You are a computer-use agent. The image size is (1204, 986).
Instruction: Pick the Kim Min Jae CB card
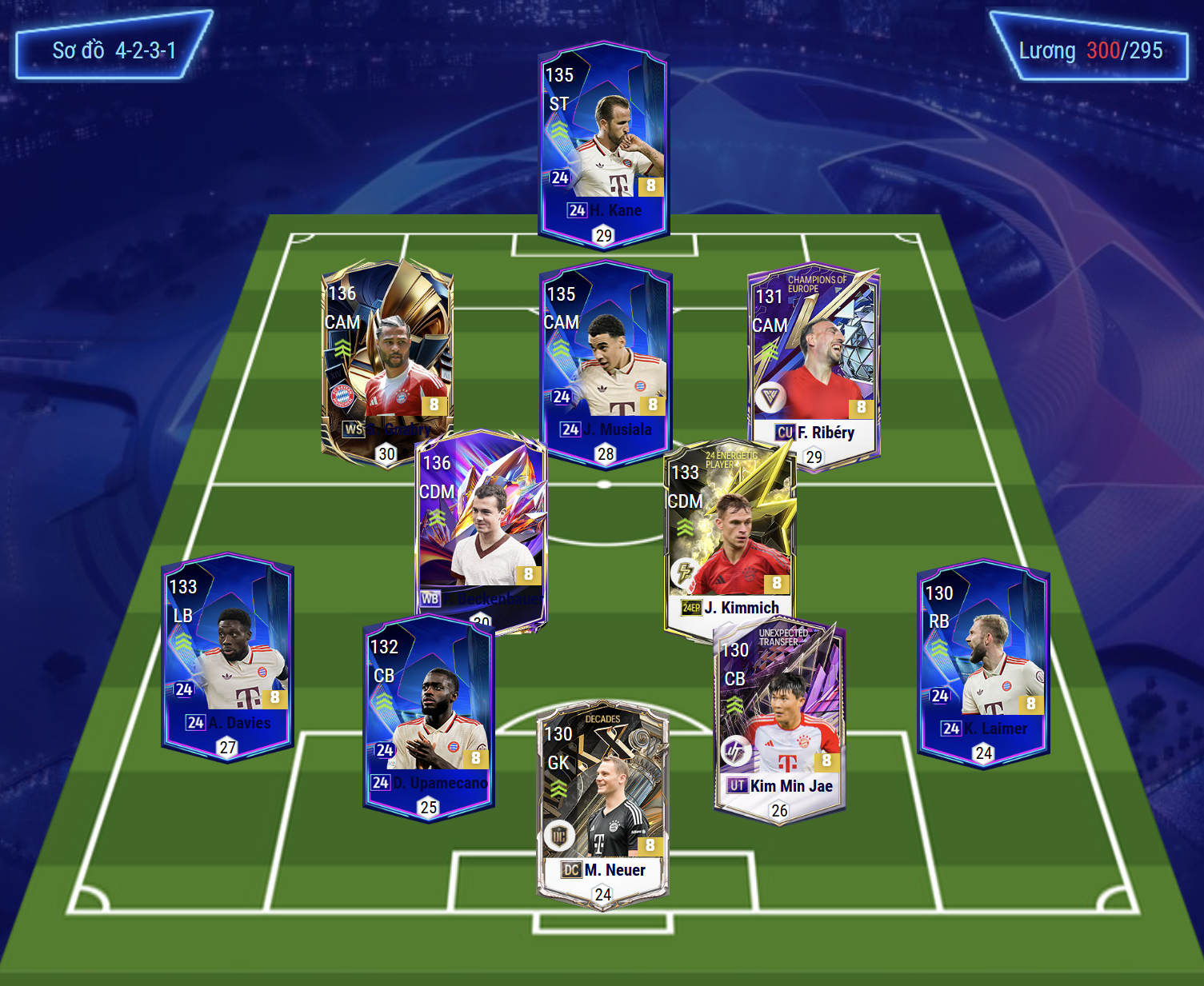coord(780,720)
